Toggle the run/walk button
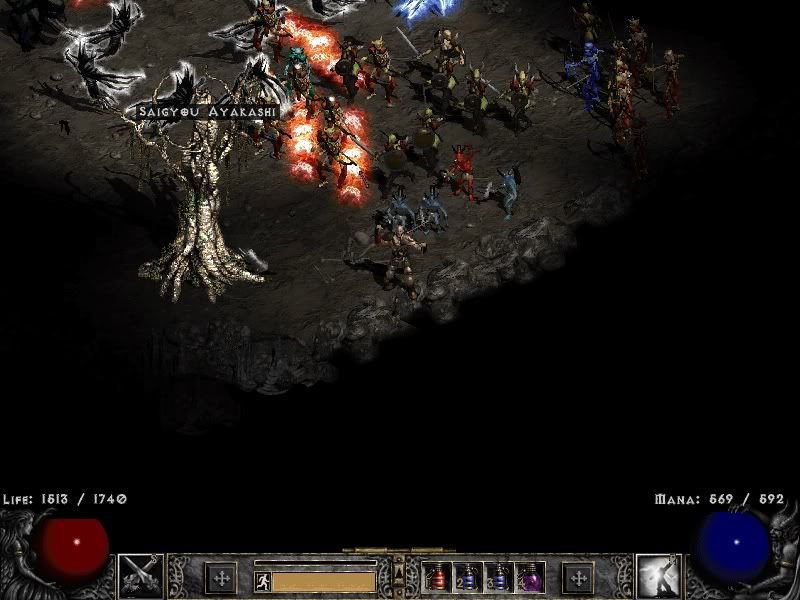800x600 pixels. 261,578
